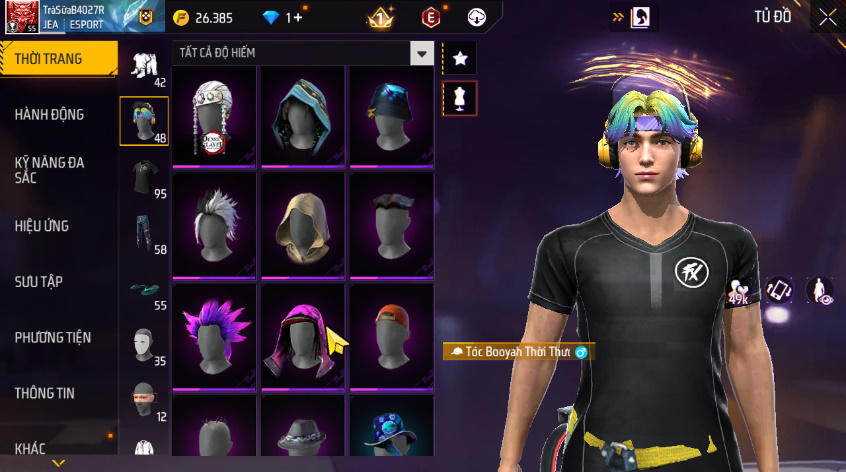This screenshot has width=846, height=472.
Task: Switch to the pants category with 58 items
Action: pos(144,234)
